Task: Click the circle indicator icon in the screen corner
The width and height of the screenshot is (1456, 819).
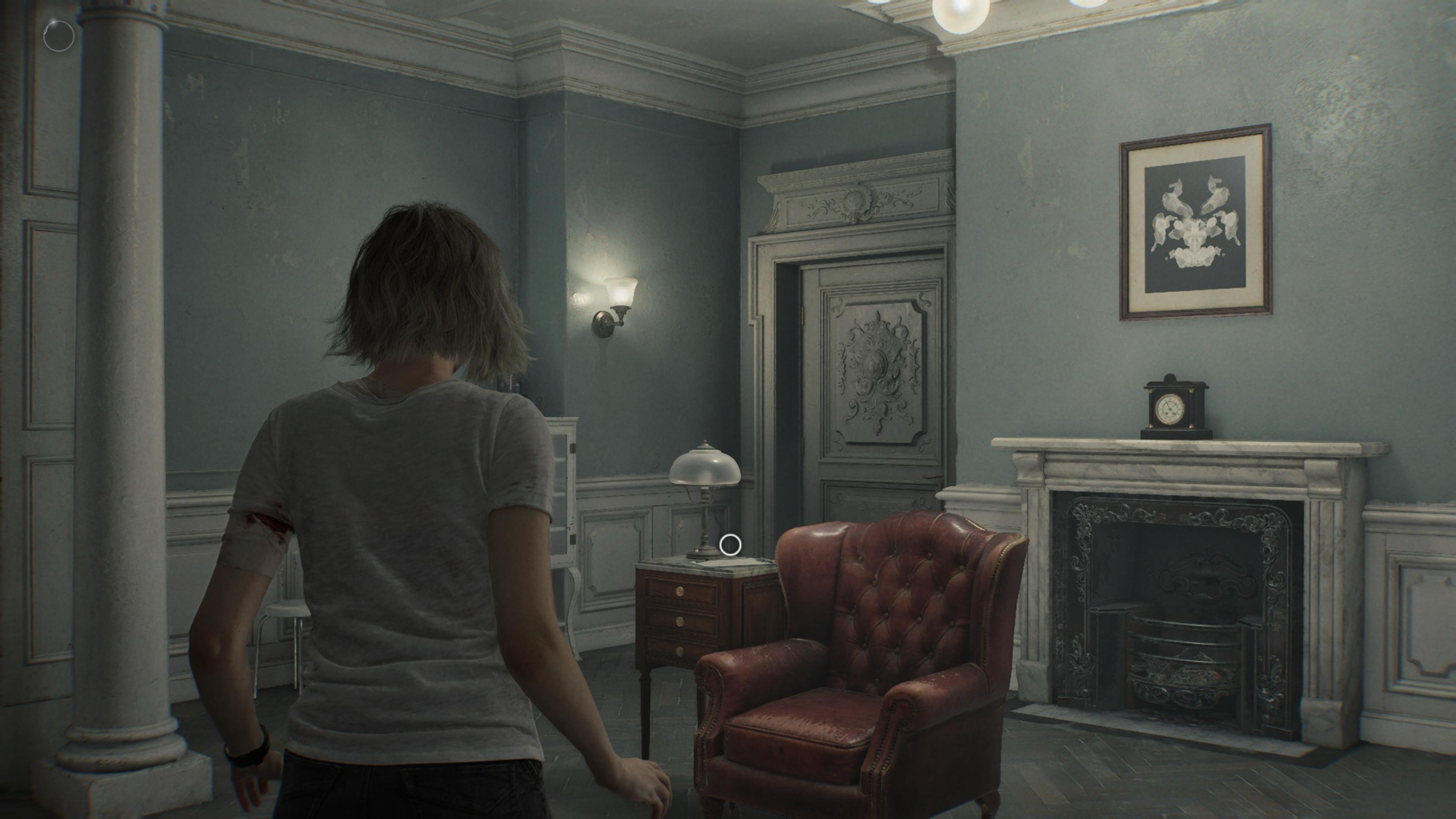Action: 58,35
